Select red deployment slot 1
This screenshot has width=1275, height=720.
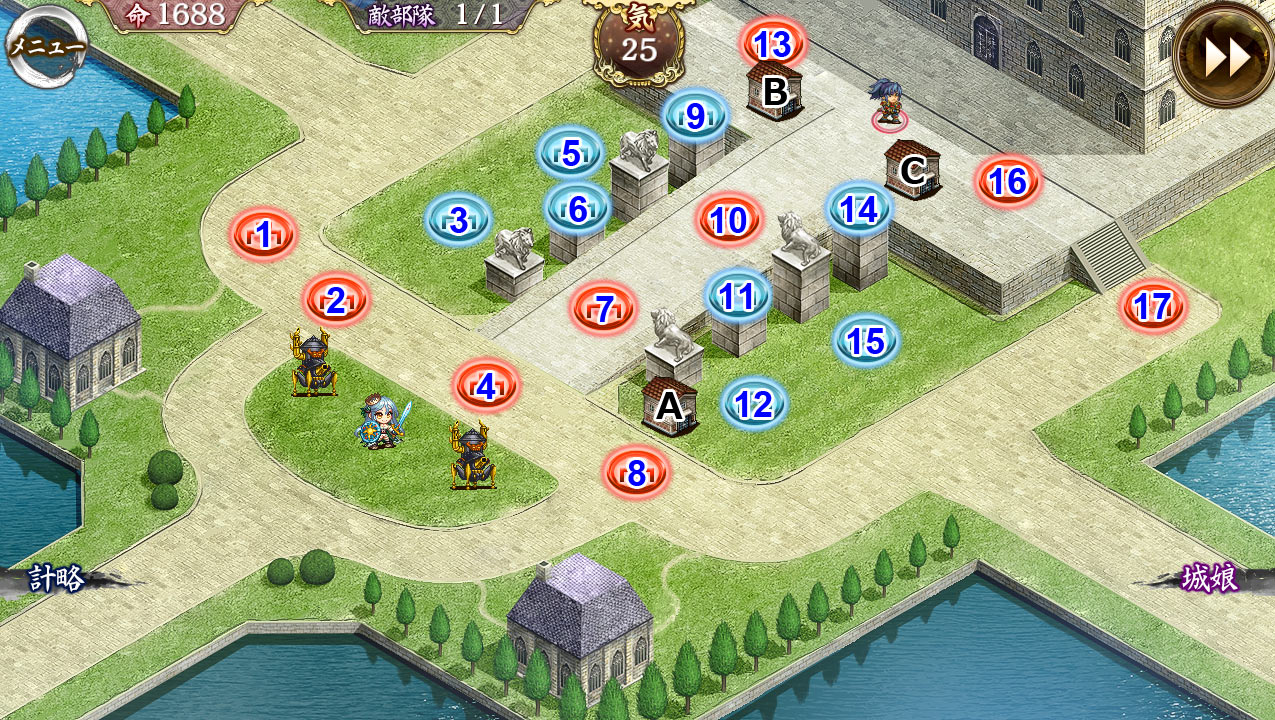click(264, 235)
